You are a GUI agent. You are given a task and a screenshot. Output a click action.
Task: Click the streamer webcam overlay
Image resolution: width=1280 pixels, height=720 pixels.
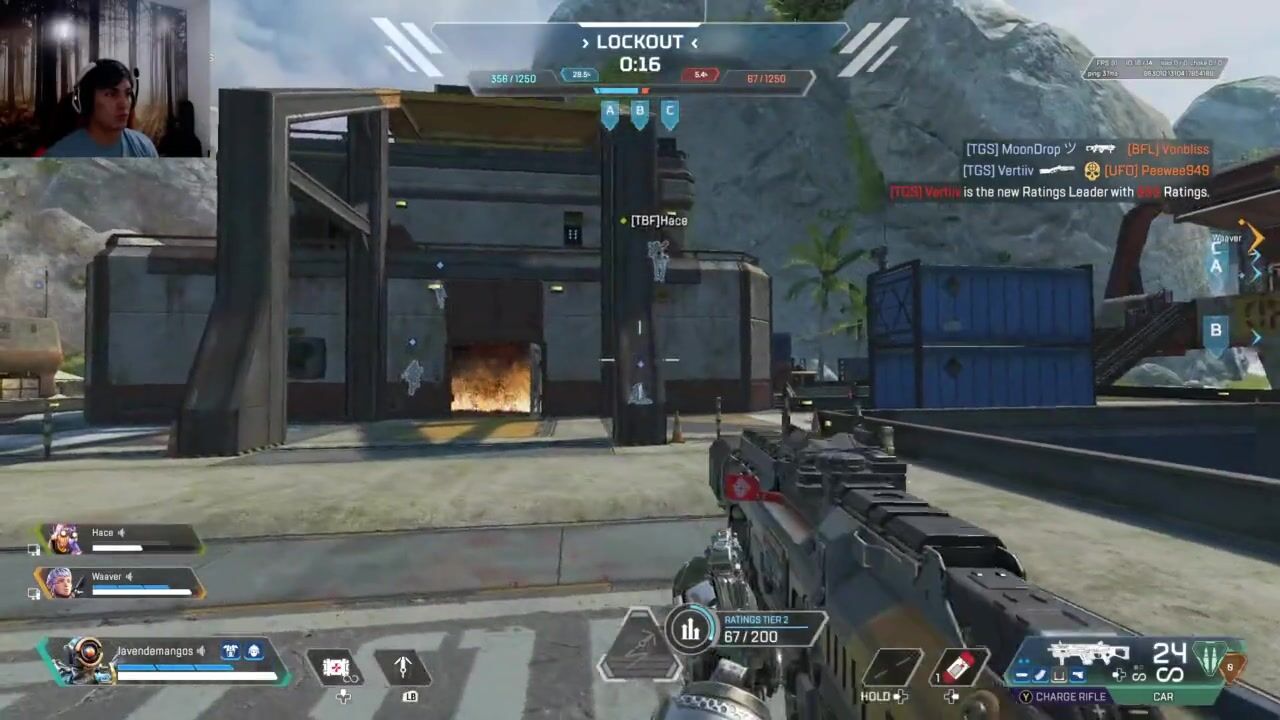click(x=105, y=78)
